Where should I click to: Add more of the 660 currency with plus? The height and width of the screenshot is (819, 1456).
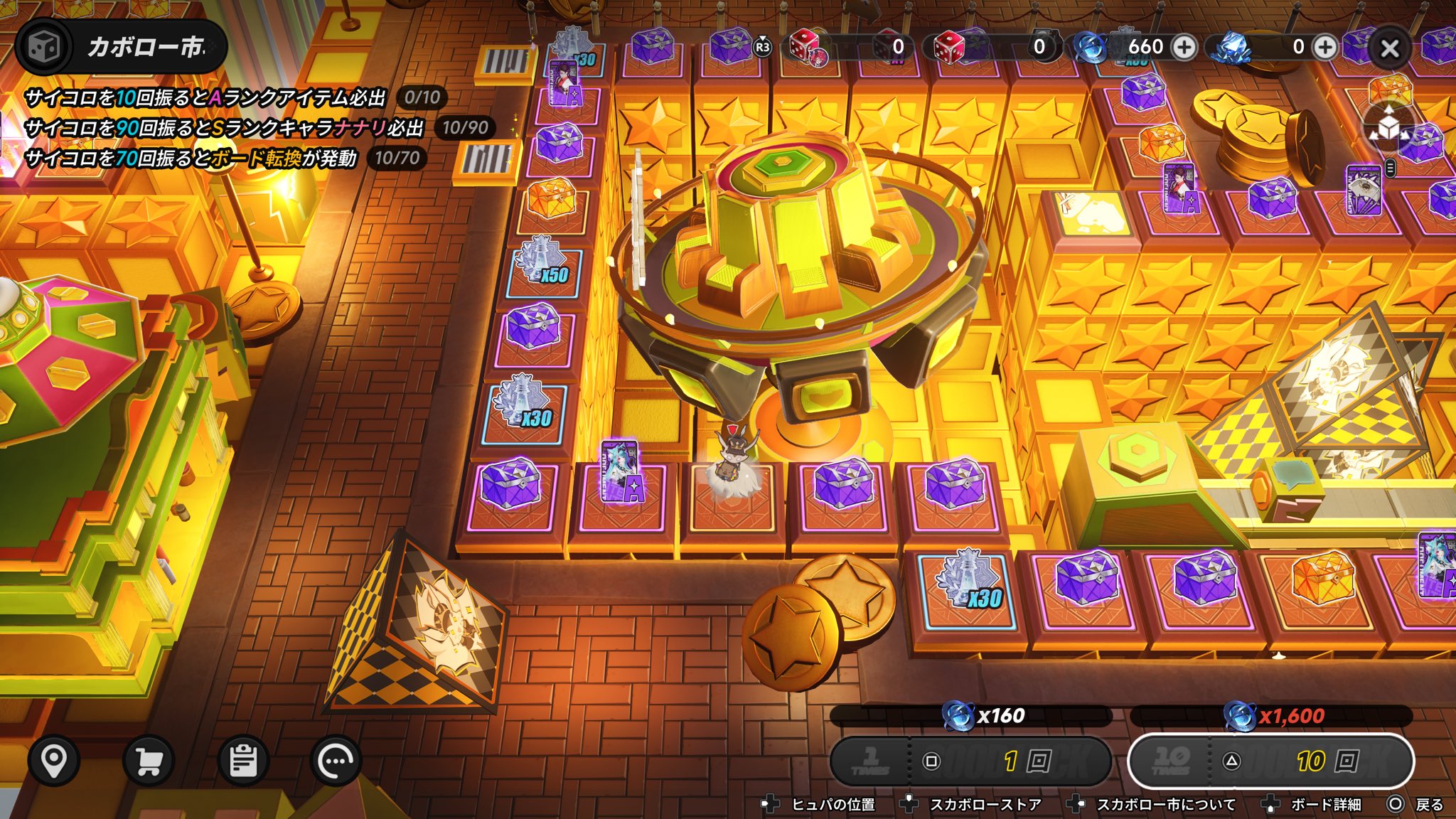tap(1184, 47)
